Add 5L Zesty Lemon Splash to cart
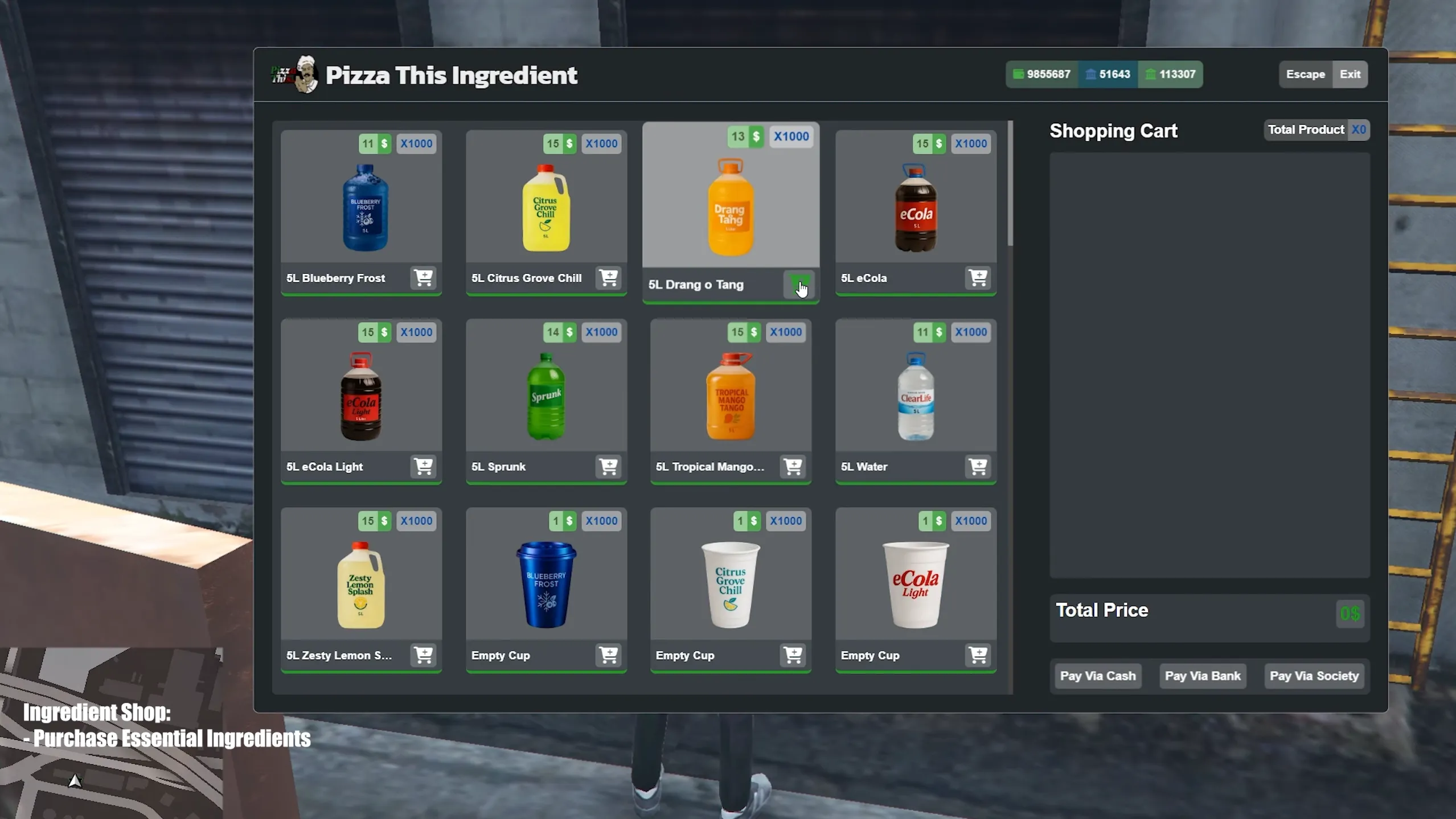Viewport: 1456px width, 819px height. point(423,655)
